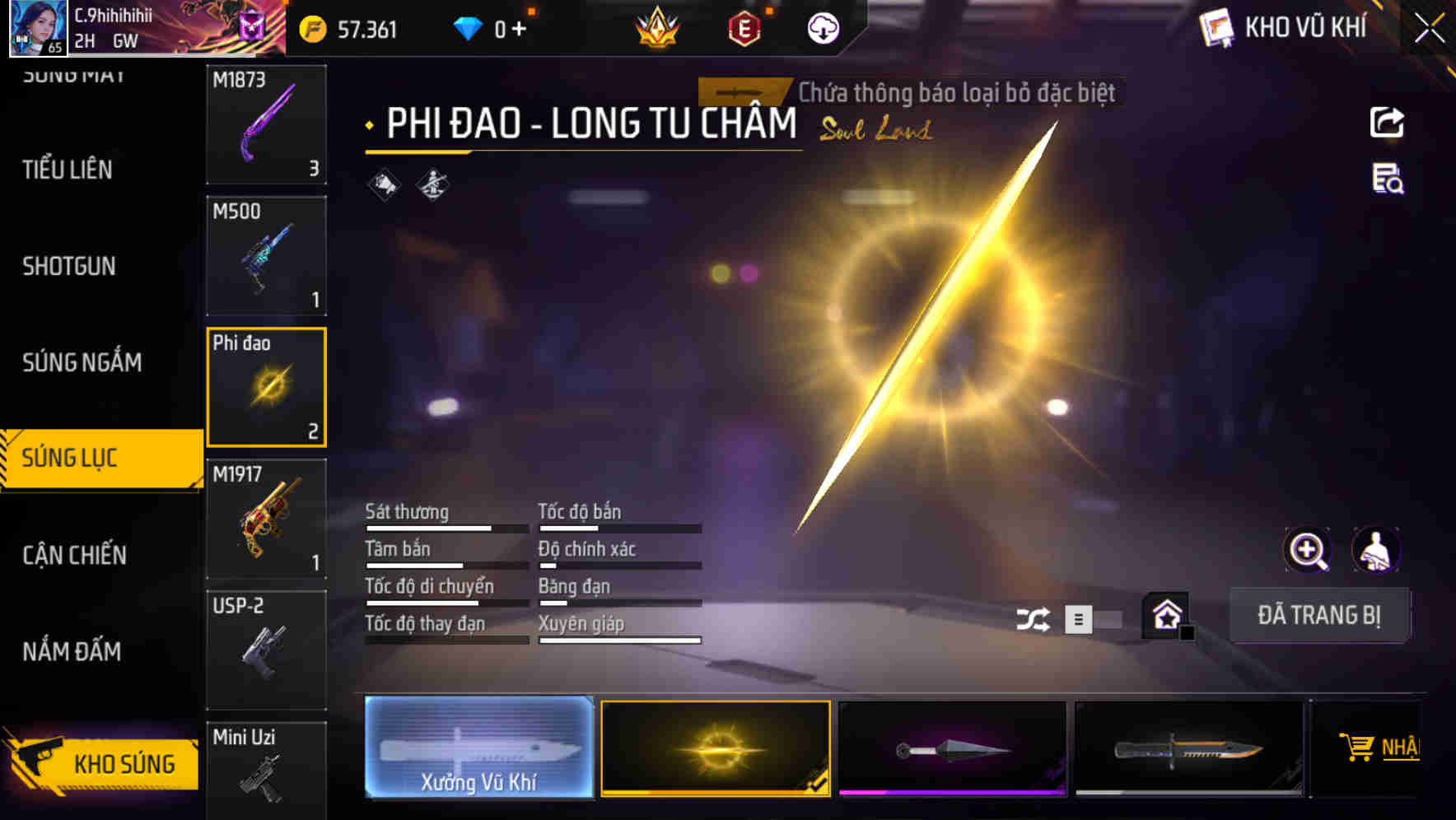
Task: Click the magnifier zoom-in preview icon
Action: pyautogui.click(x=1309, y=550)
